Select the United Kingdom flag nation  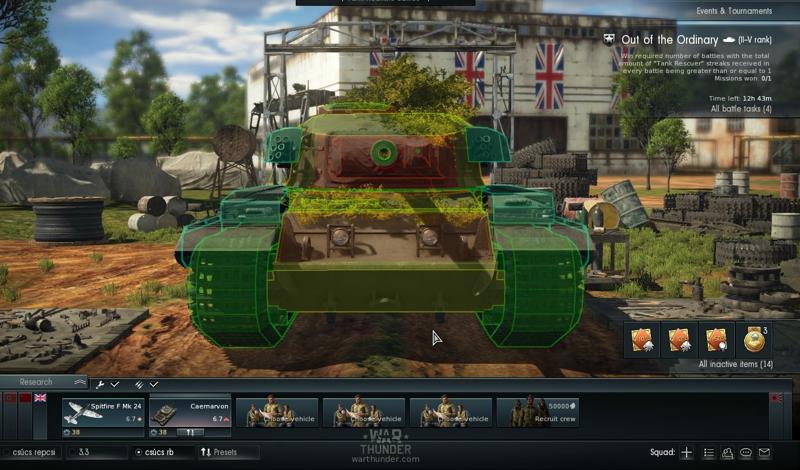40,398
